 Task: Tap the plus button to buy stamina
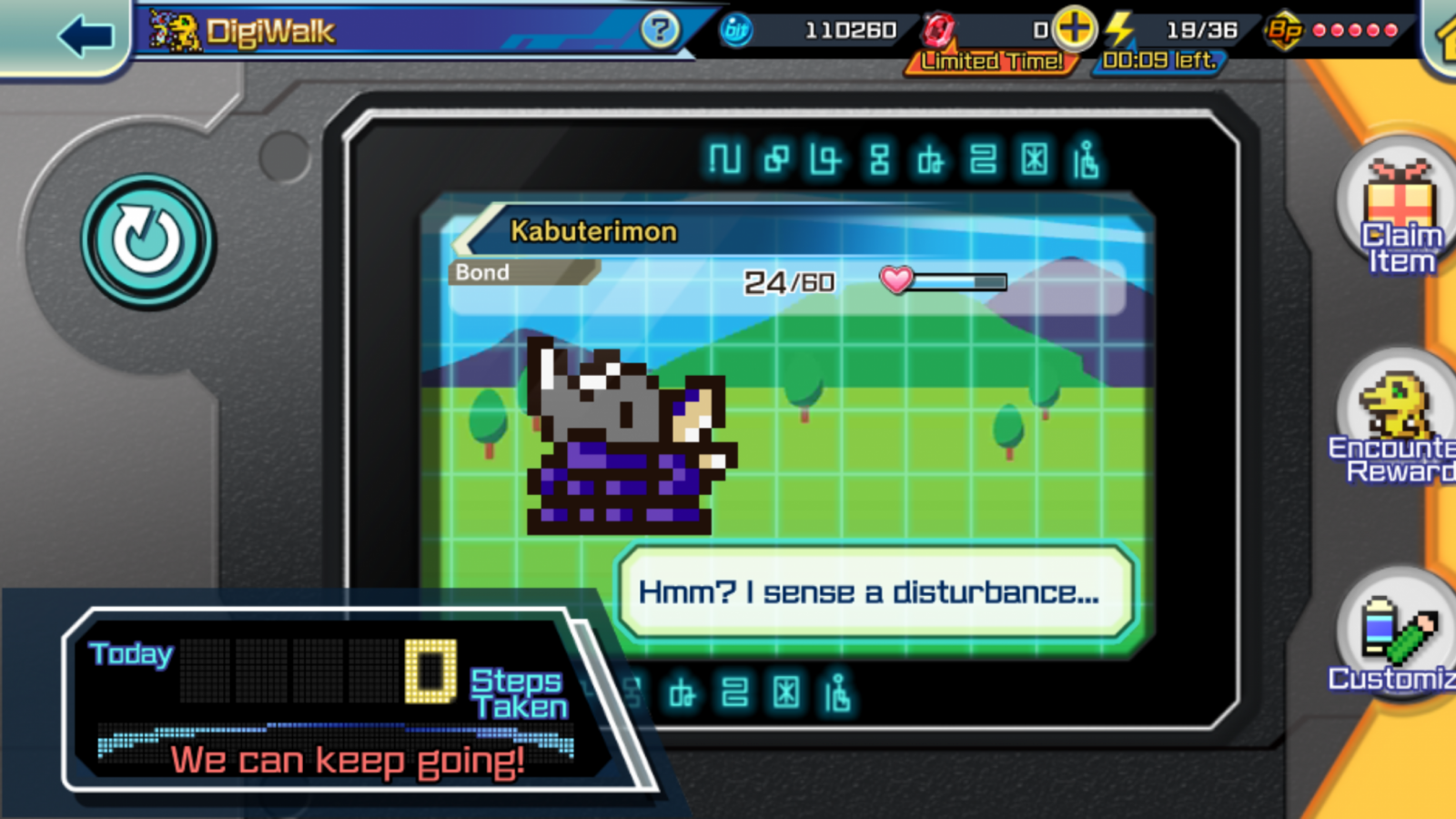[1072, 29]
